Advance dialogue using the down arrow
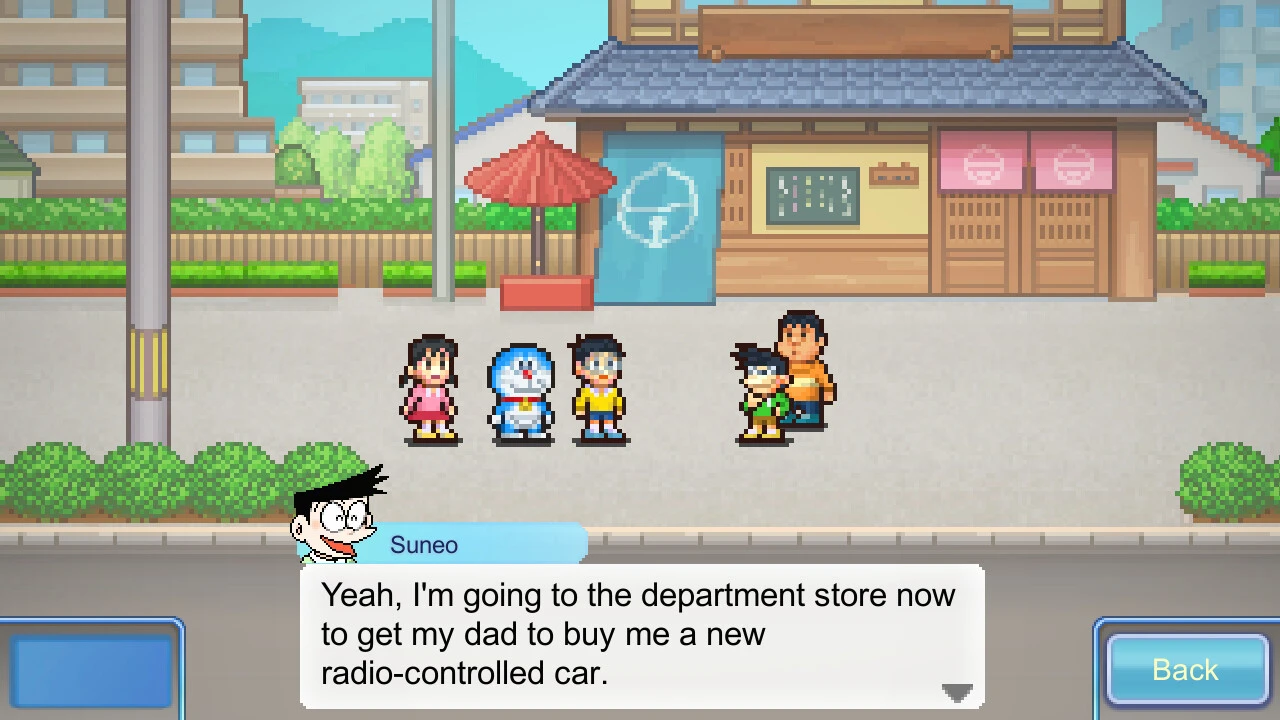The height and width of the screenshot is (720, 1280). pos(956,692)
